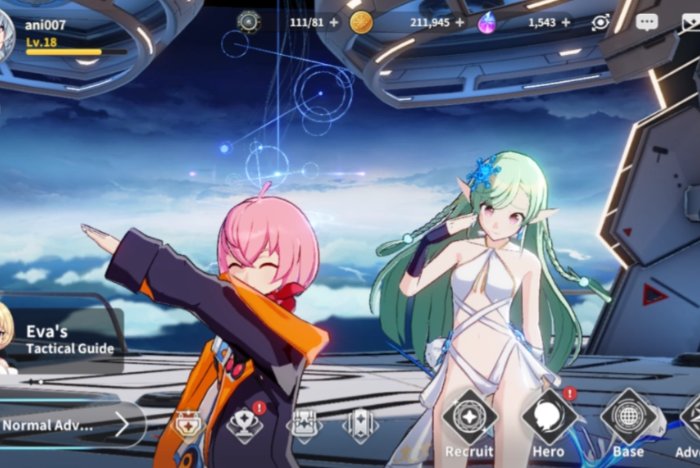Screen dimensions: 700x468
Task: Toggle the eye icon to hide the interface
Action: 600,22
